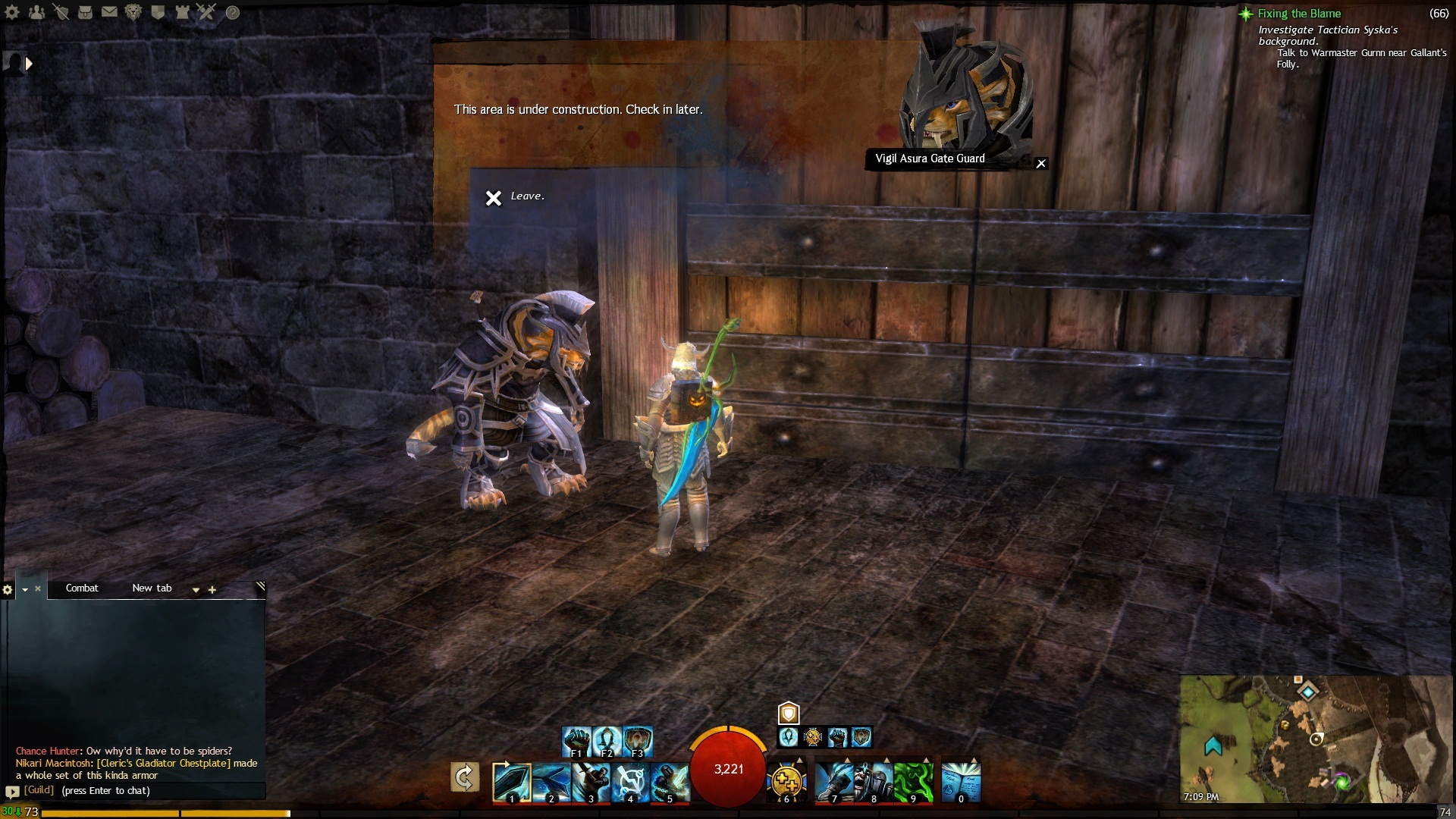Open the crossed swords PvP icon

pyautogui.click(x=206, y=12)
